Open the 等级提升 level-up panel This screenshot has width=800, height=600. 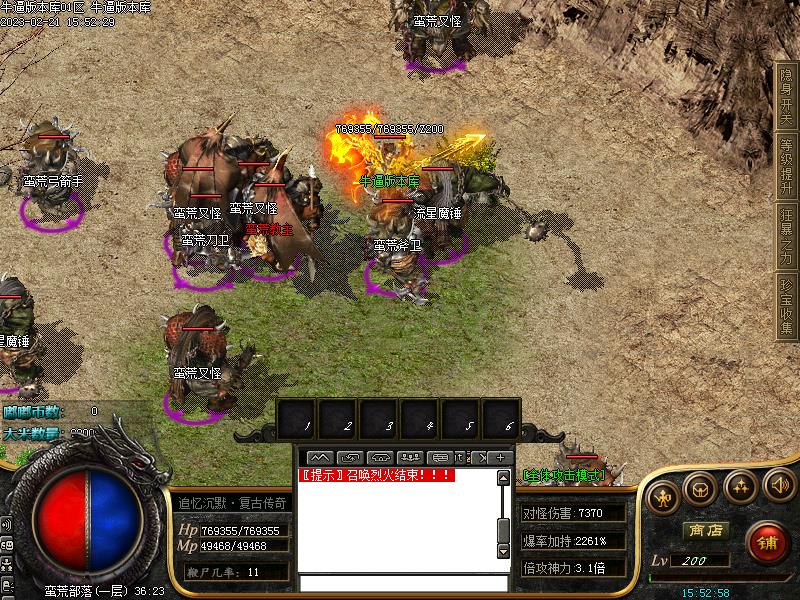point(787,166)
